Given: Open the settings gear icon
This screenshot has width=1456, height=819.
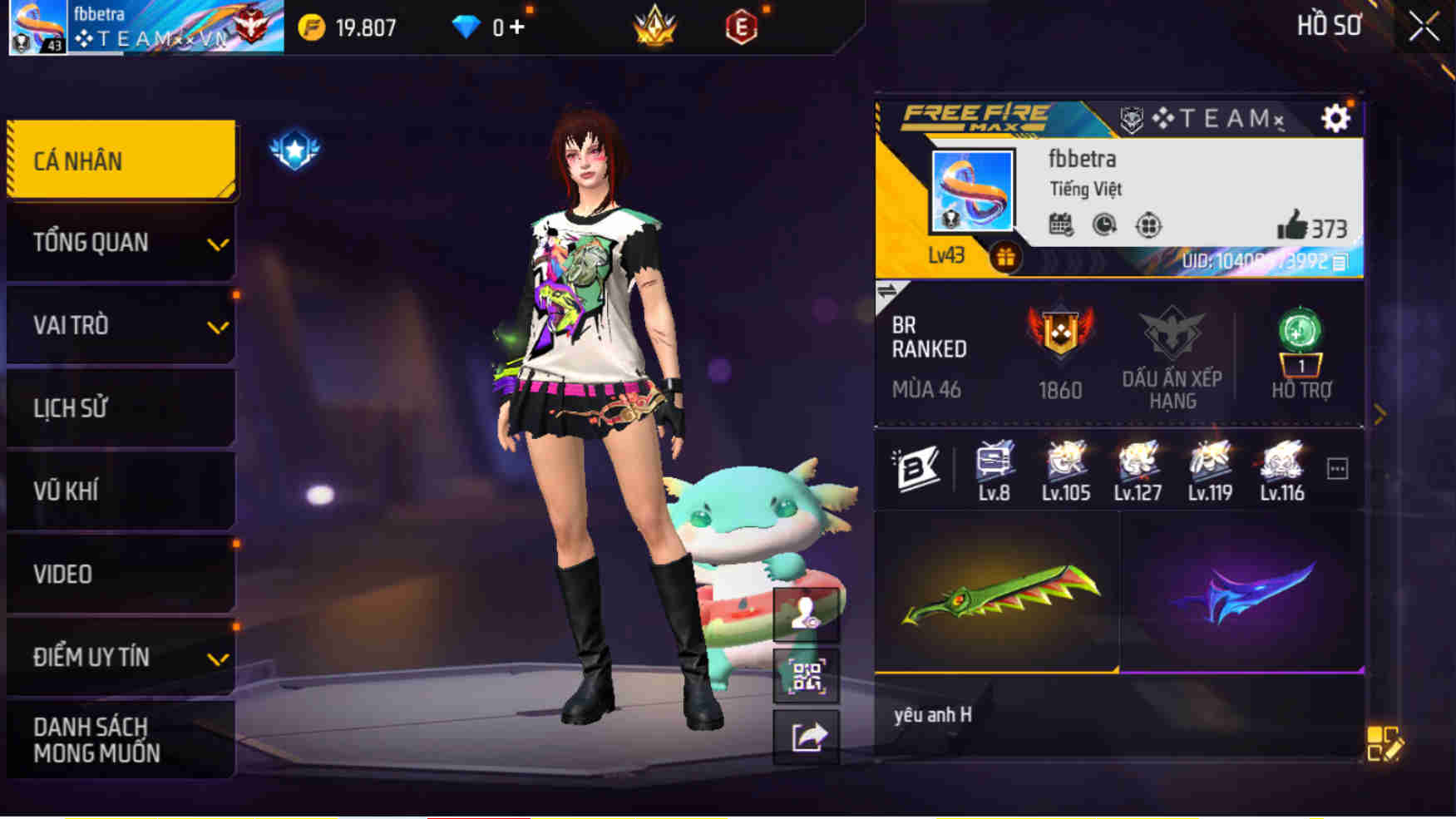Looking at the screenshot, I should coord(1336,118).
